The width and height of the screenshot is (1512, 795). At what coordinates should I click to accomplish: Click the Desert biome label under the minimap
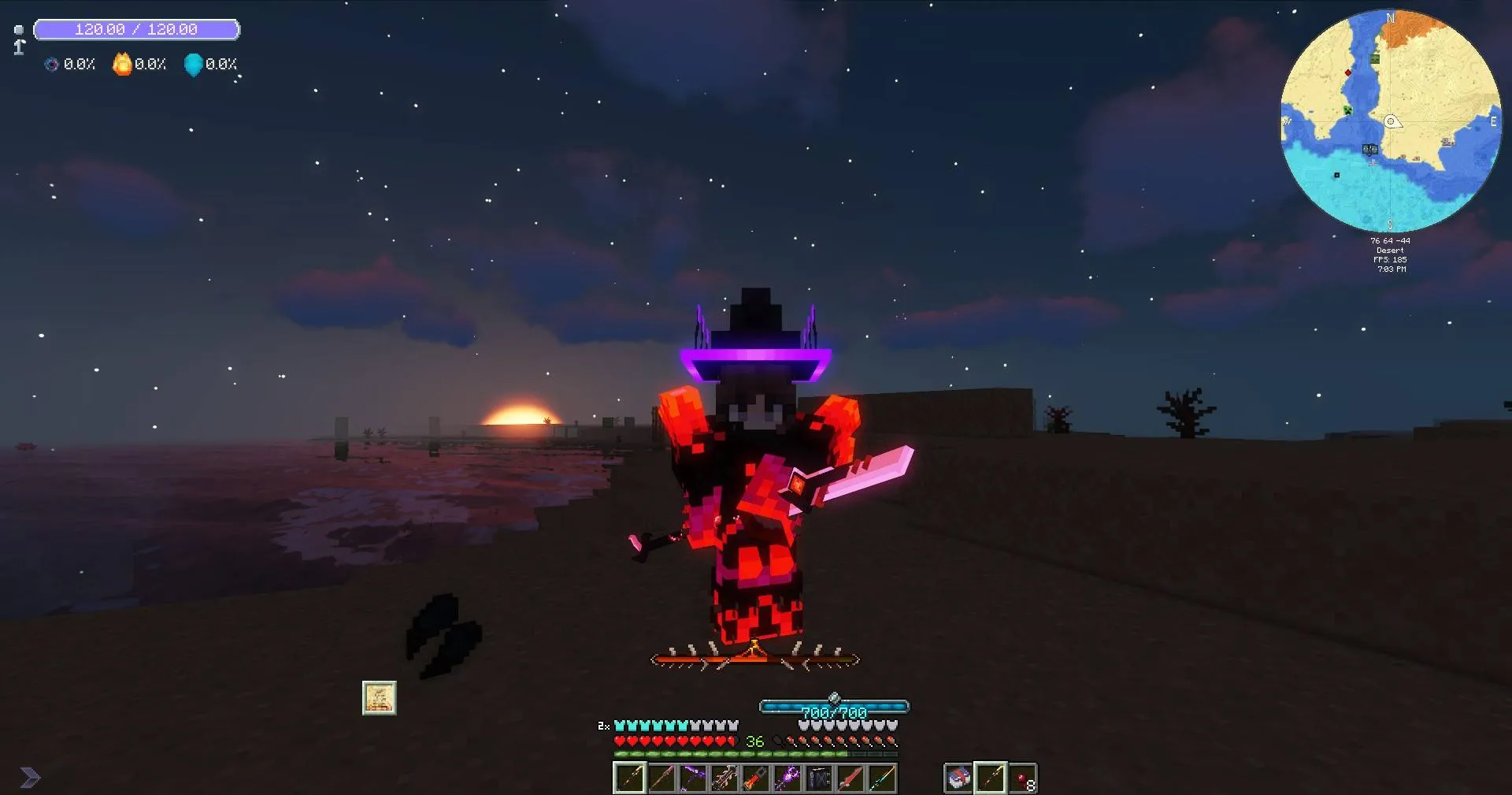click(x=1390, y=250)
